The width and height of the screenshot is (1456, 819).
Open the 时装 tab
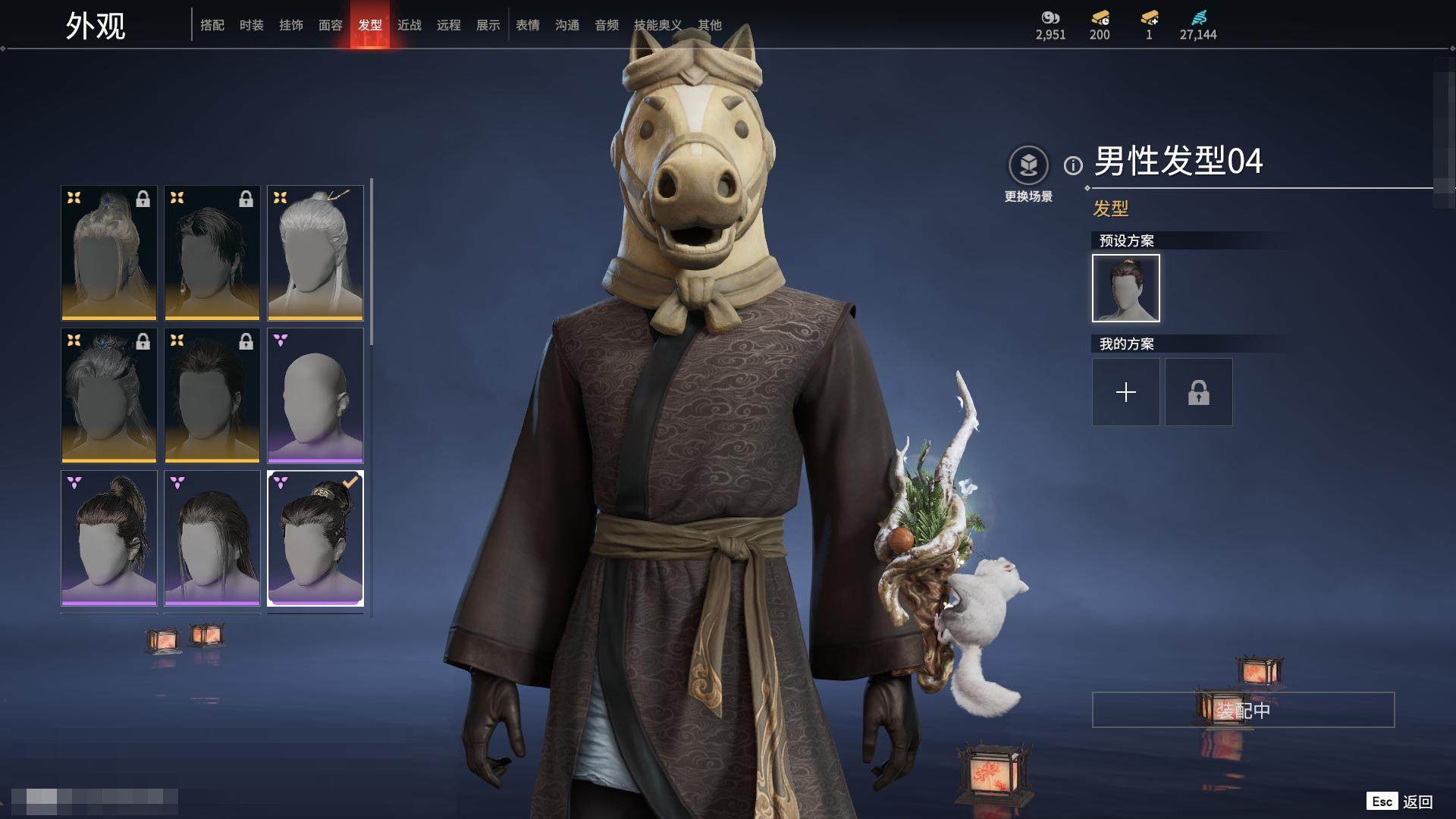pyautogui.click(x=252, y=25)
